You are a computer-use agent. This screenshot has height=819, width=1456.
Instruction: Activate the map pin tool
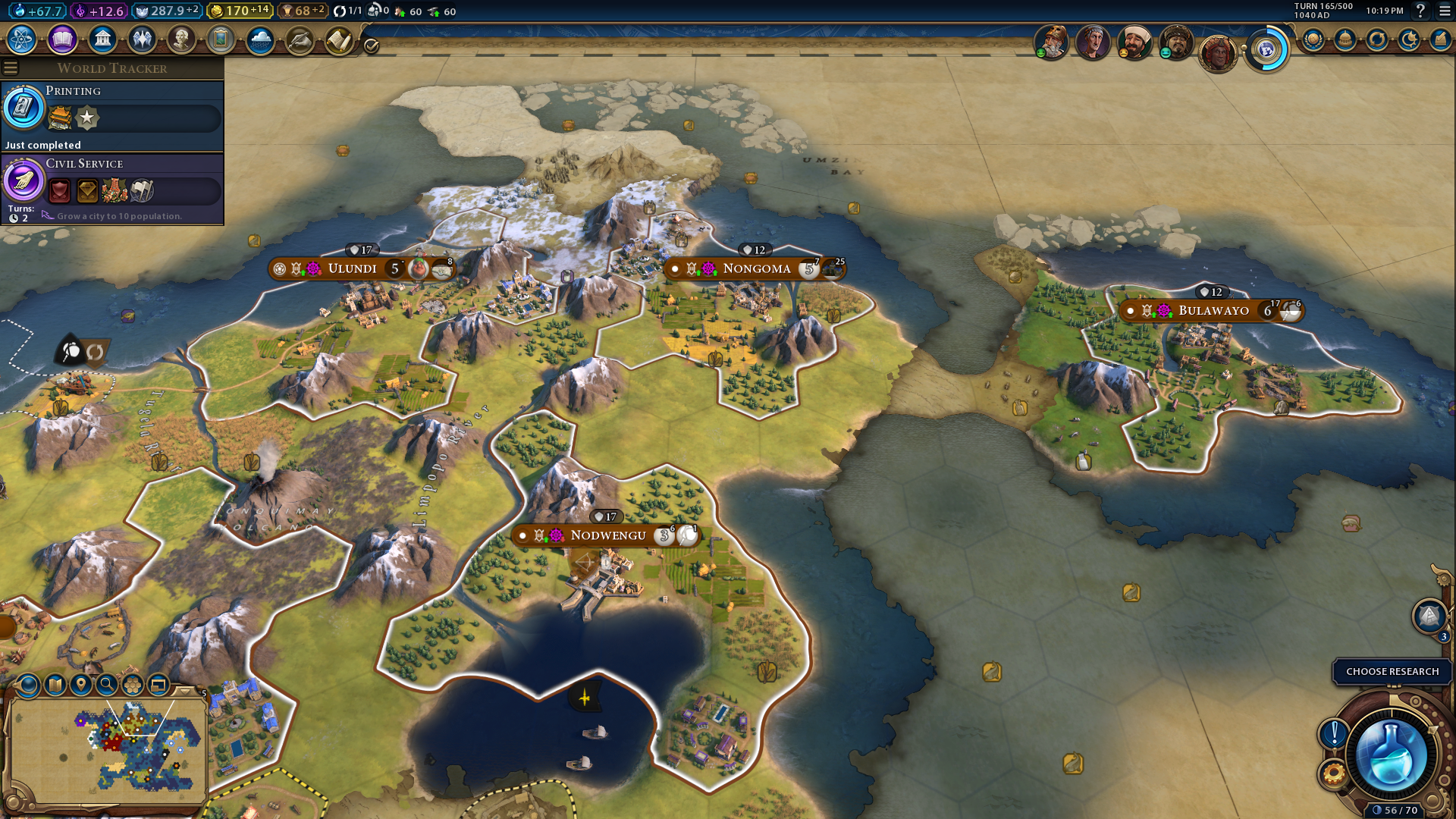click(x=81, y=685)
